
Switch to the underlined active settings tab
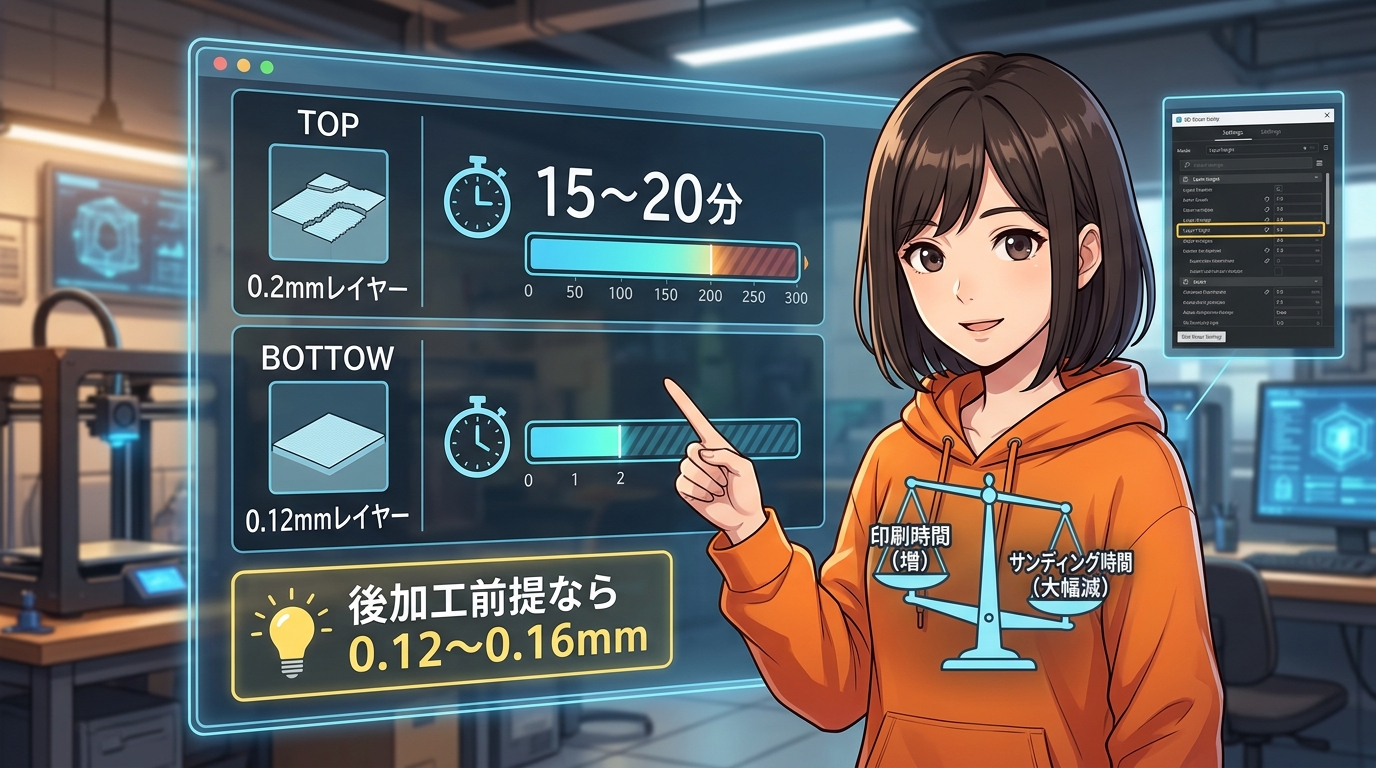tap(1232, 132)
